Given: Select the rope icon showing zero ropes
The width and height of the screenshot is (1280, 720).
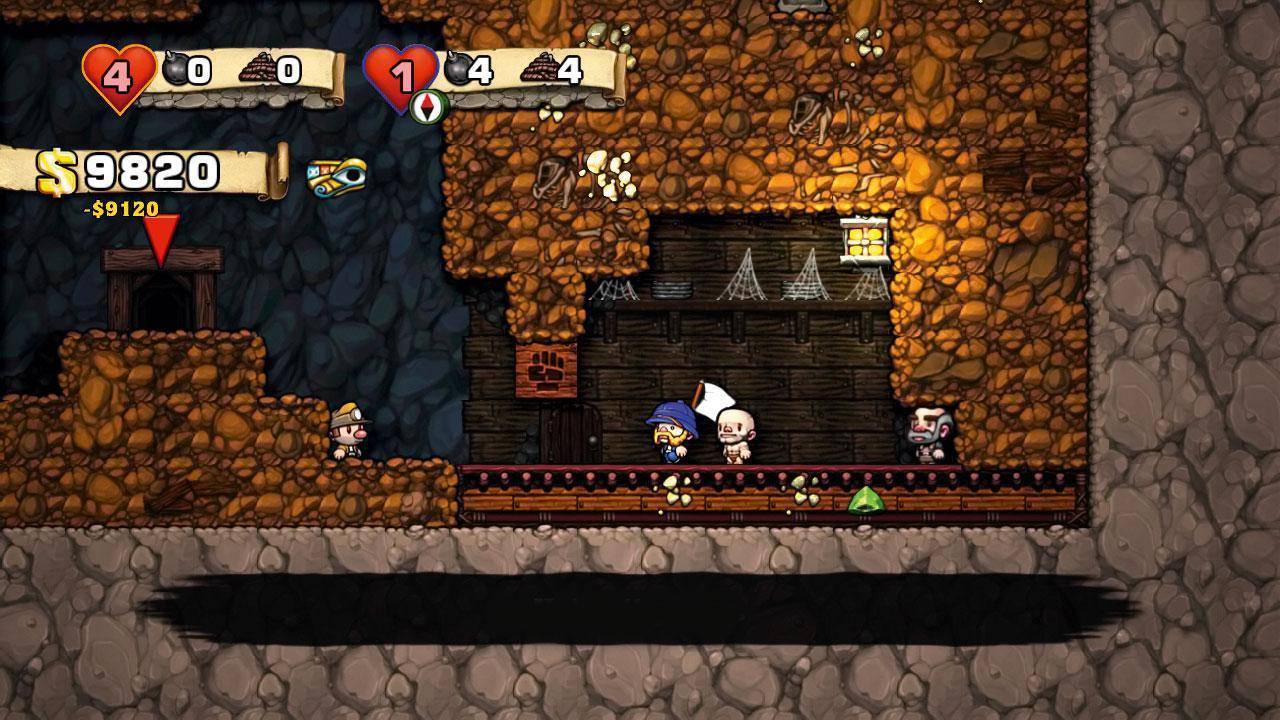Looking at the screenshot, I should click(256, 69).
